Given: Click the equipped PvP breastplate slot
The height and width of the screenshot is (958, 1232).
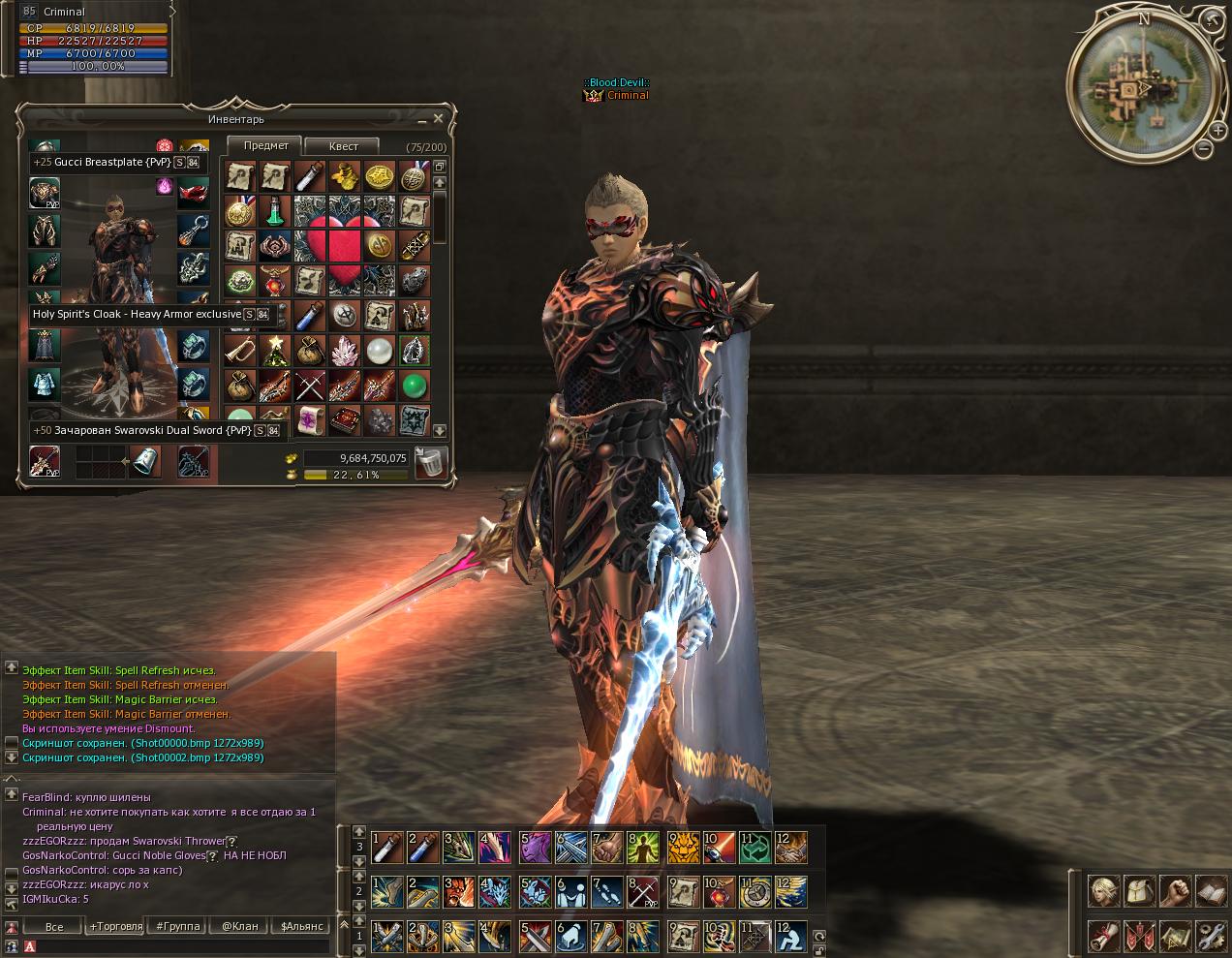Looking at the screenshot, I should [x=45, y=194].
